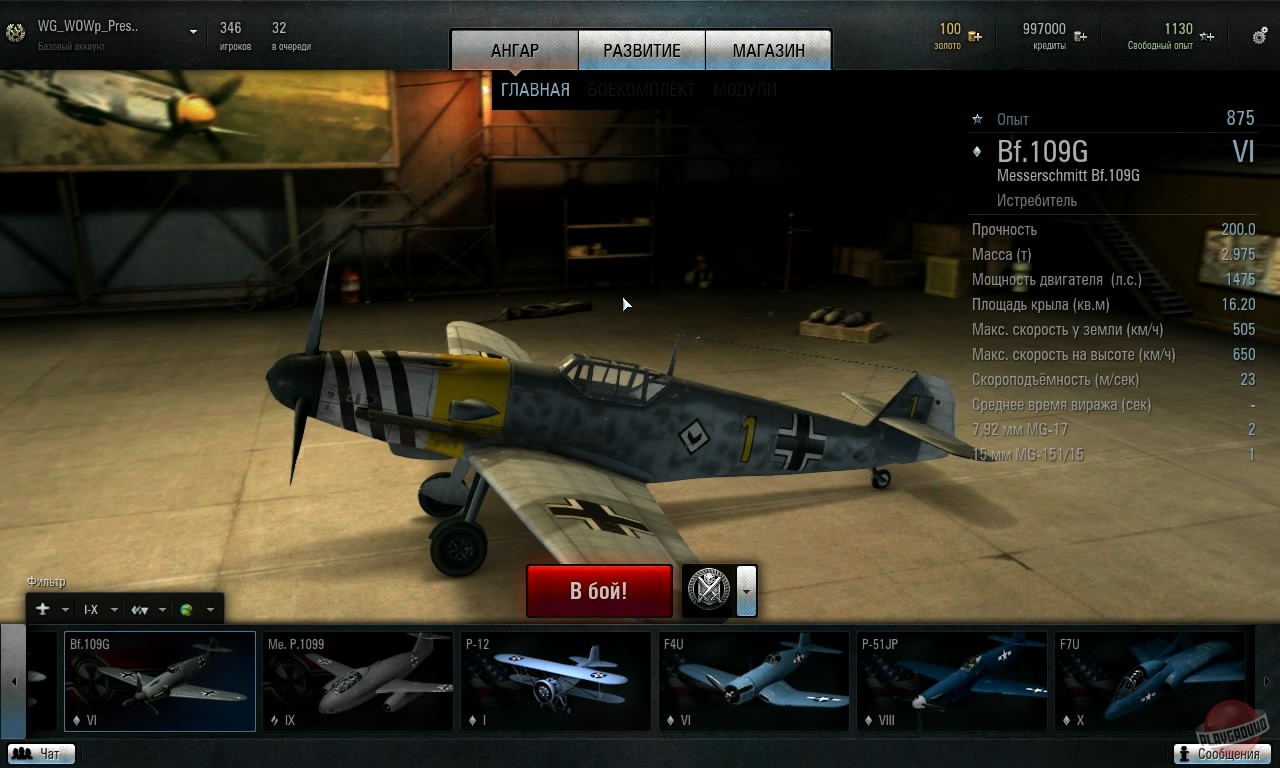Screen dimensions: 1280x768
Task: Pick the P-51JP aircraft
Action: (951, 682)
